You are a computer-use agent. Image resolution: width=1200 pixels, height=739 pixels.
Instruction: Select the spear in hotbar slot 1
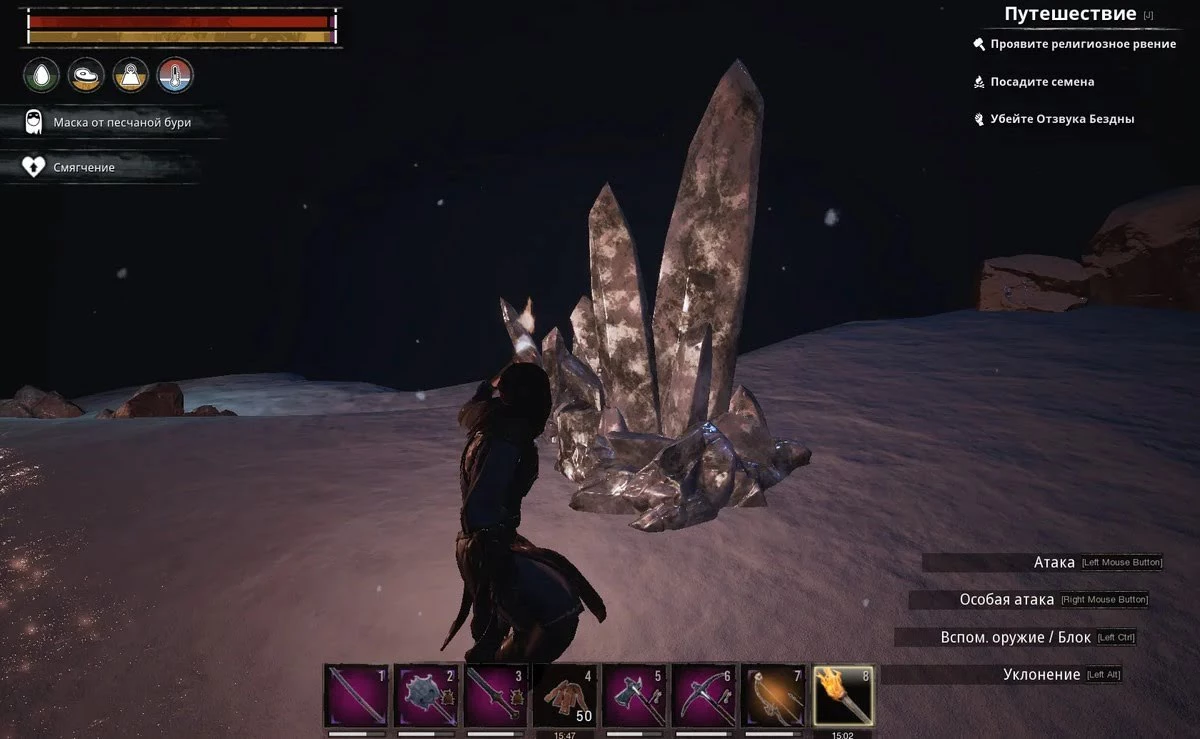tap(356, 695)
